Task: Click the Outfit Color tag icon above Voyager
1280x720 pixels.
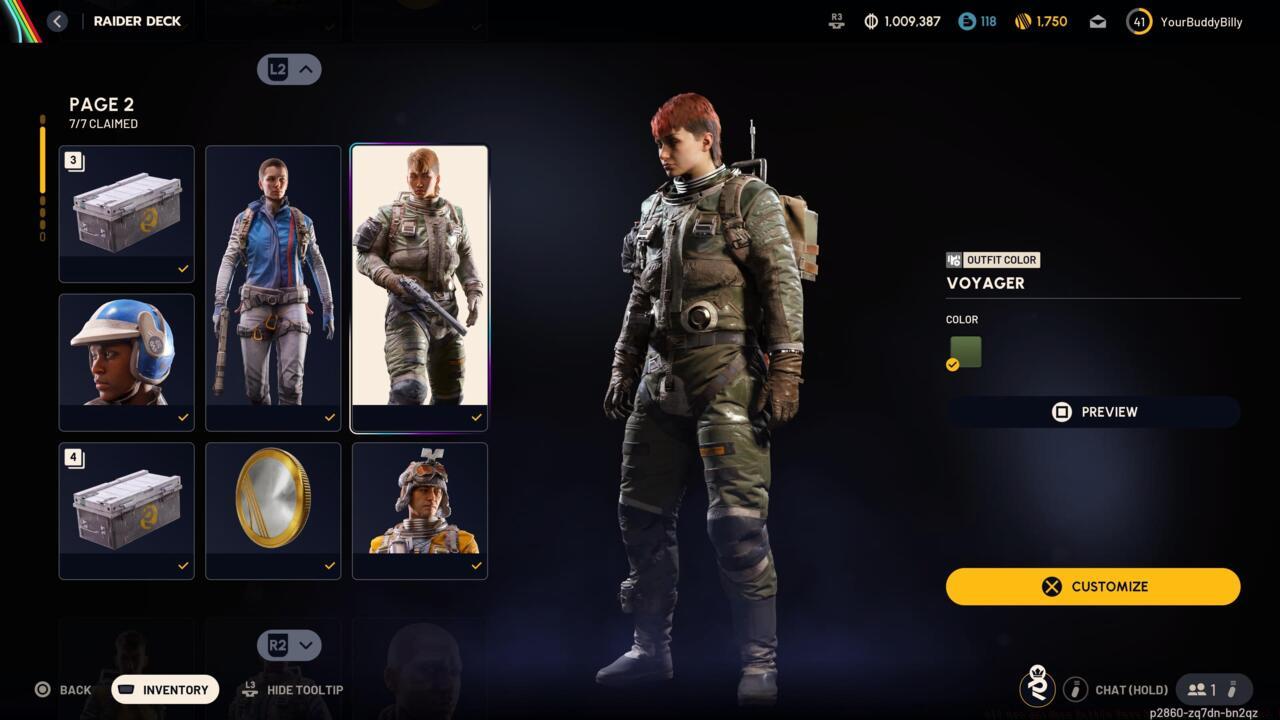Action: pyautogui.click(x=954, y=260)
